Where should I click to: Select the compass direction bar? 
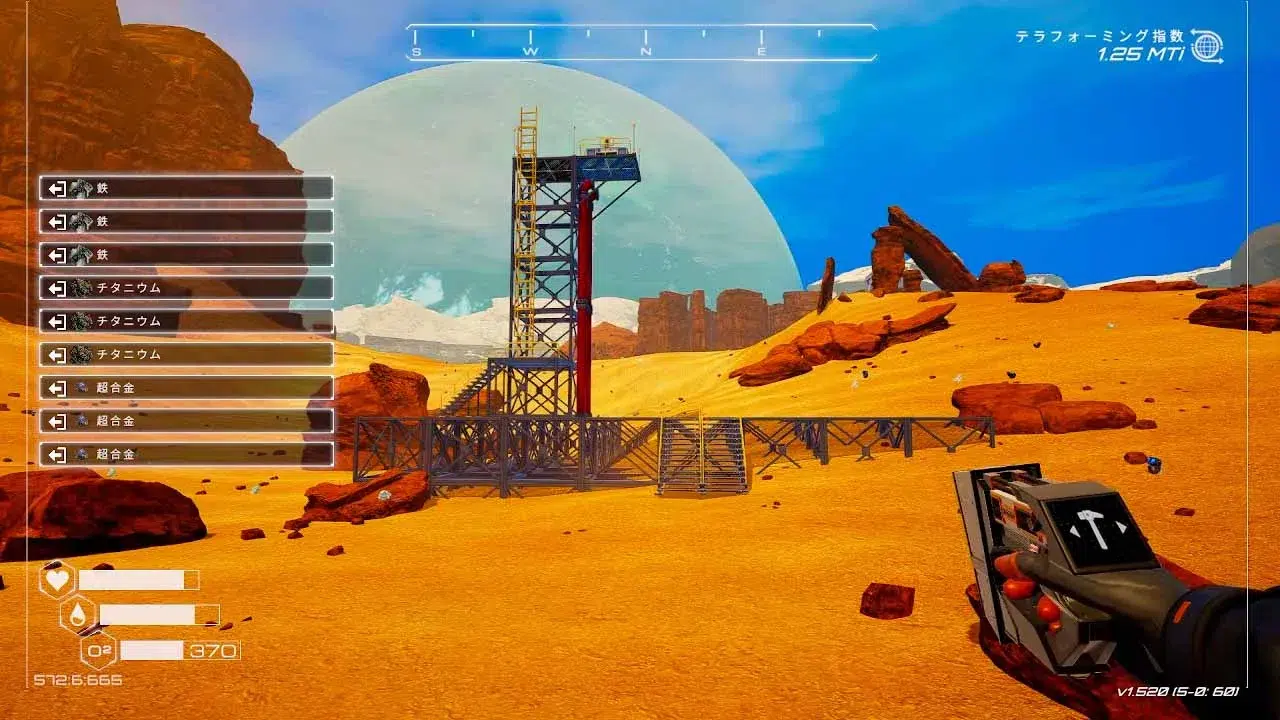[x=641, y=43]
